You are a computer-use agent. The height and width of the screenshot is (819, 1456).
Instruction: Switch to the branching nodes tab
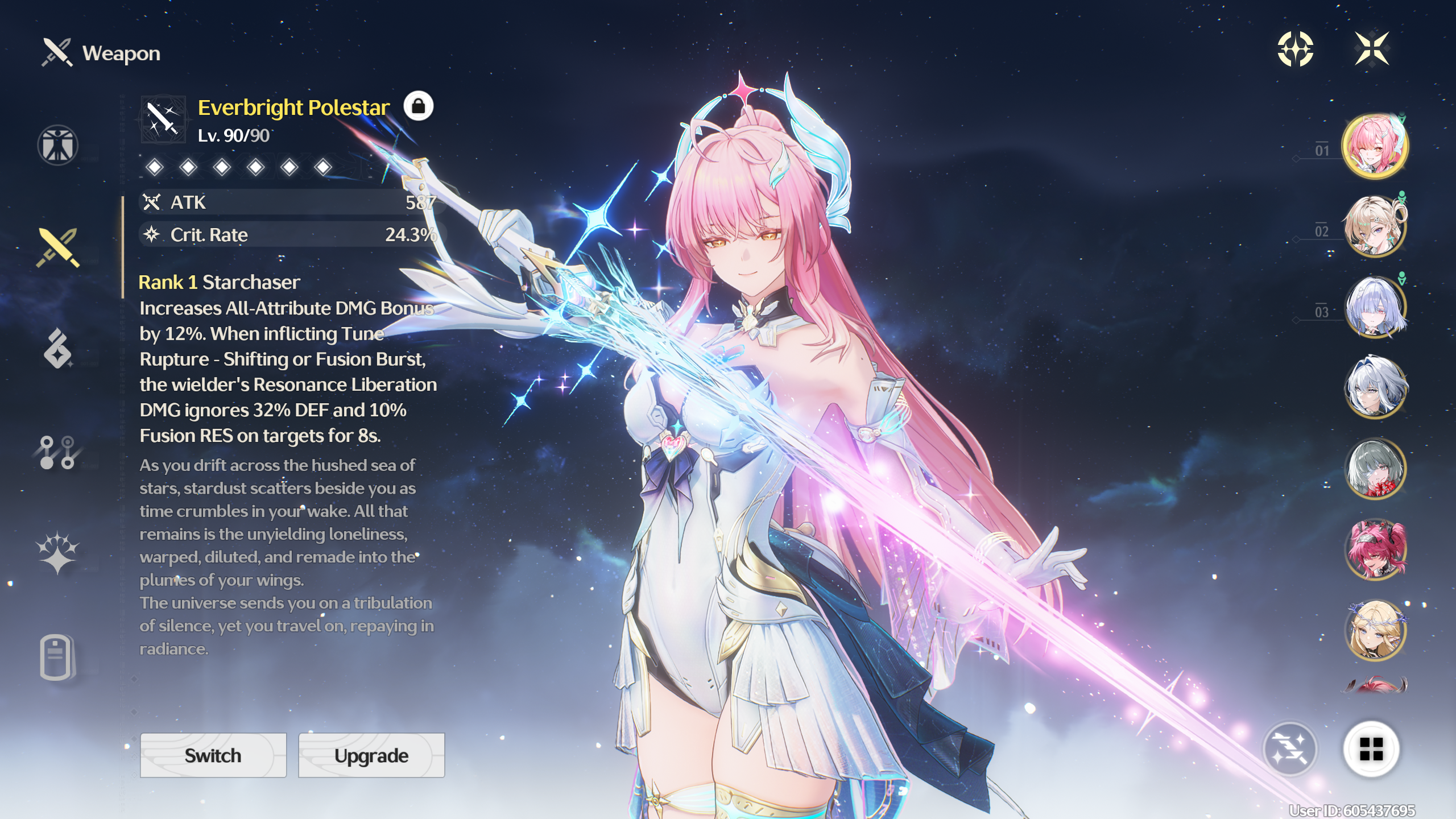pos(57,452)
